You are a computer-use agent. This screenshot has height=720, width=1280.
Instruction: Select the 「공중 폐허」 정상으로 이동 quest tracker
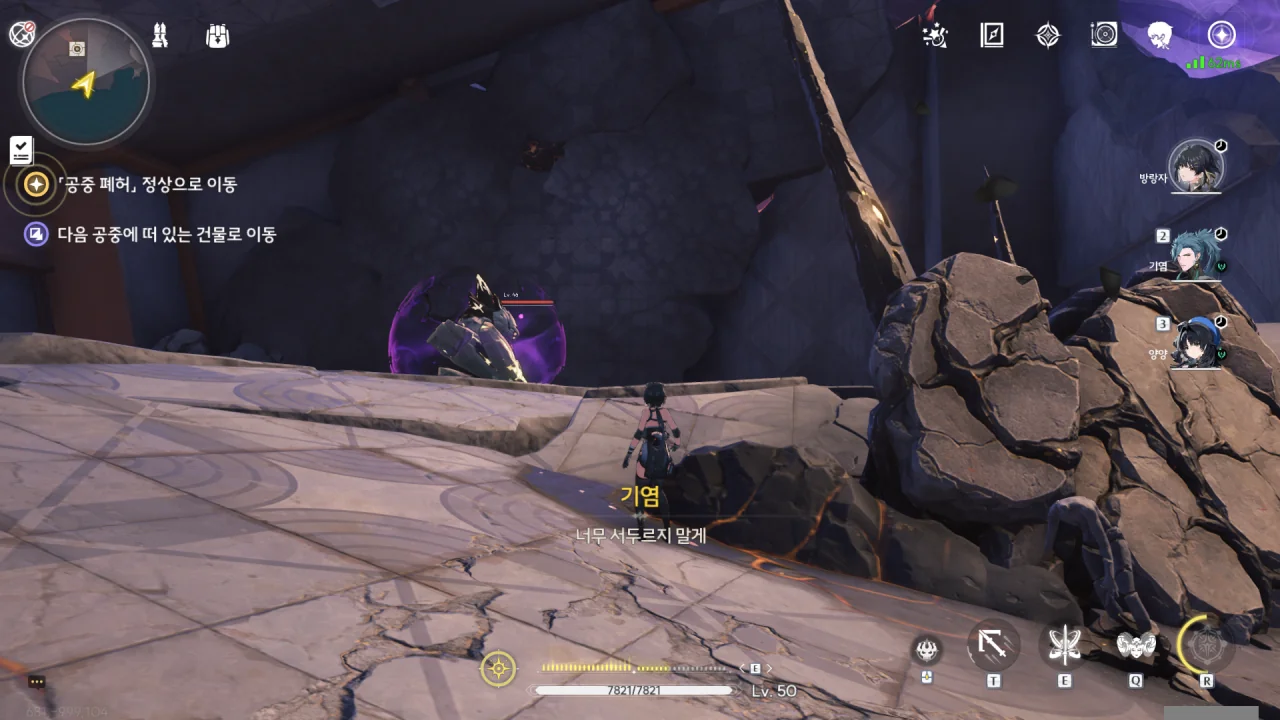147,185
